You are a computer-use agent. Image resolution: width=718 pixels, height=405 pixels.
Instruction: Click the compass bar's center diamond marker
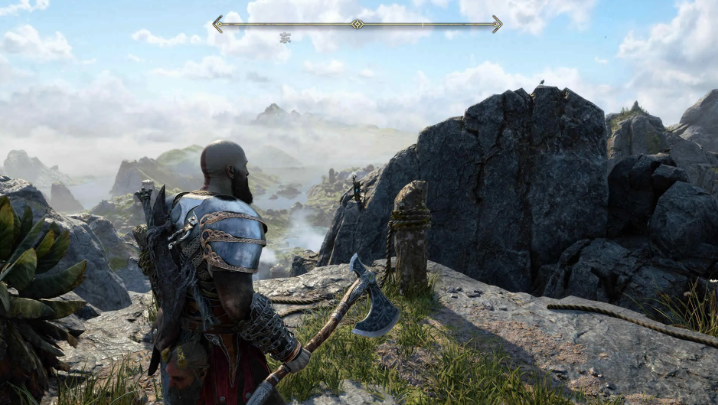[x=357, y=23]
